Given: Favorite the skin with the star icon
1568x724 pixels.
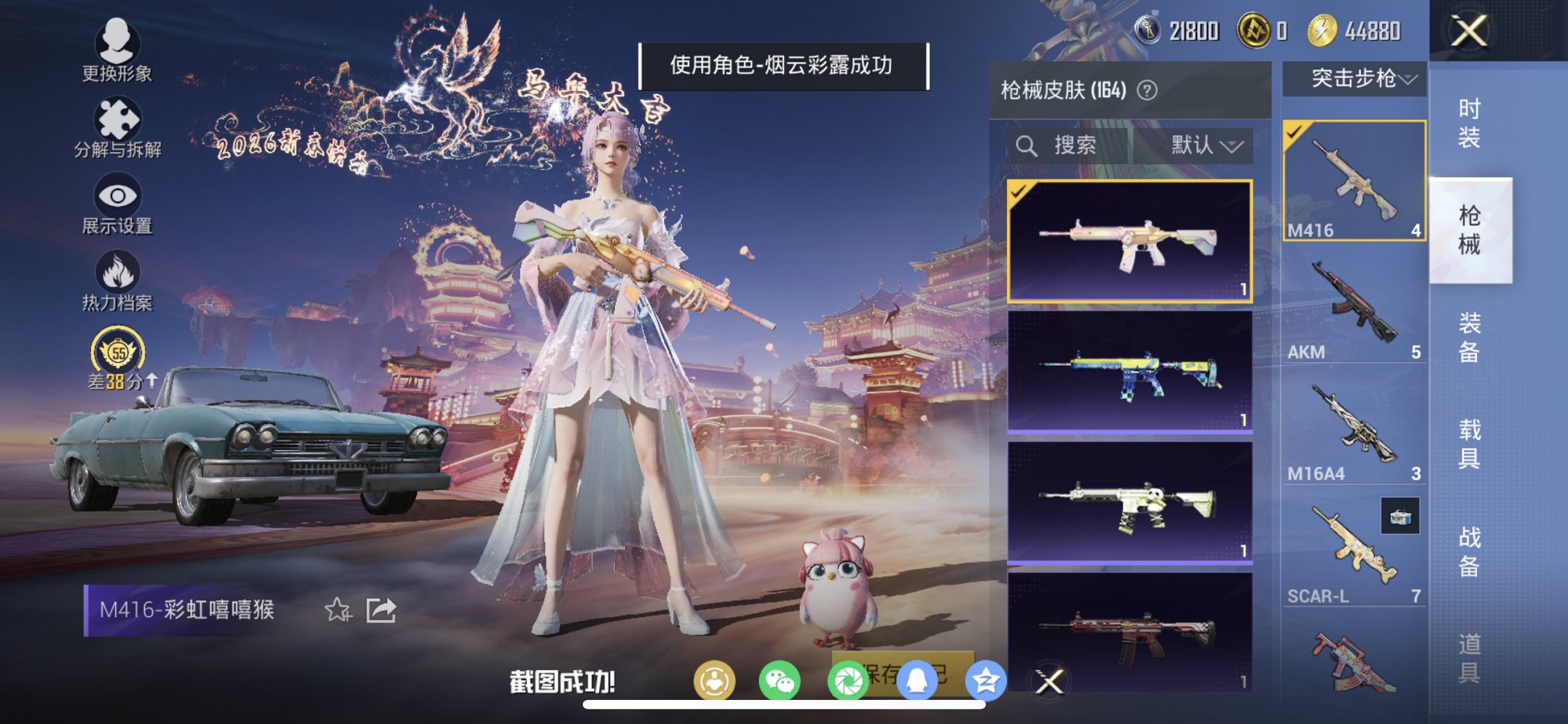Looking at the screenshot, I should (x=337, y=612).
